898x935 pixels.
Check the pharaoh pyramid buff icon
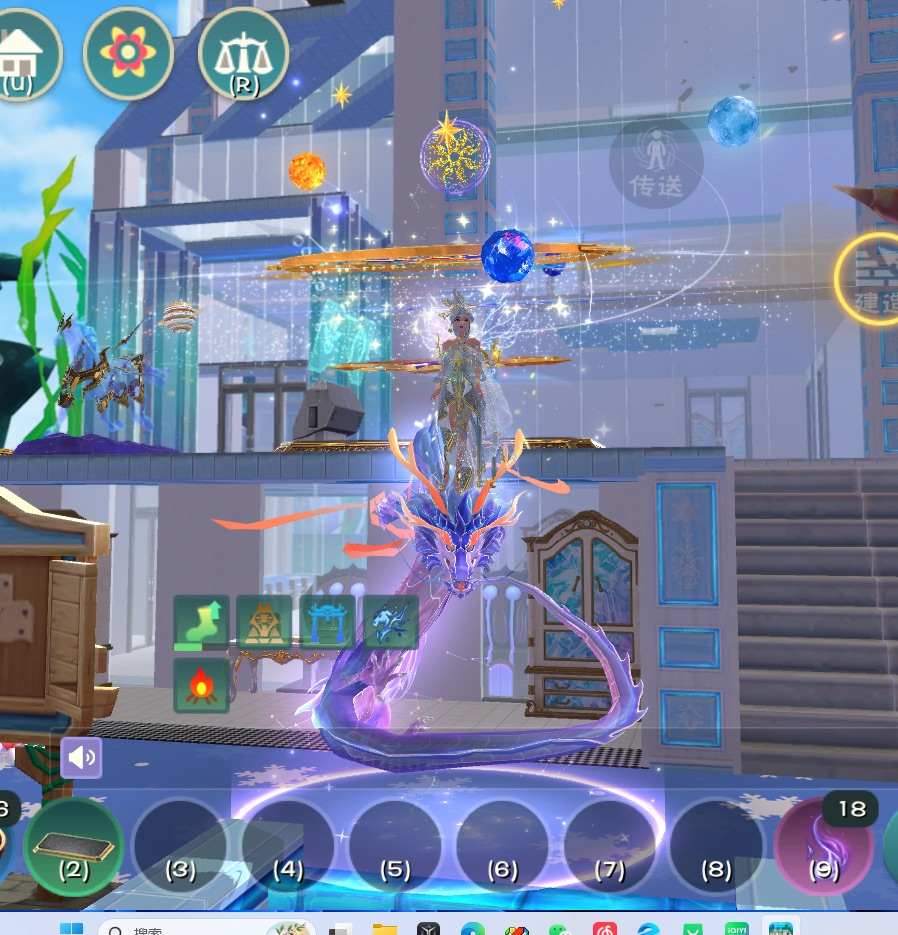point(264,623)
